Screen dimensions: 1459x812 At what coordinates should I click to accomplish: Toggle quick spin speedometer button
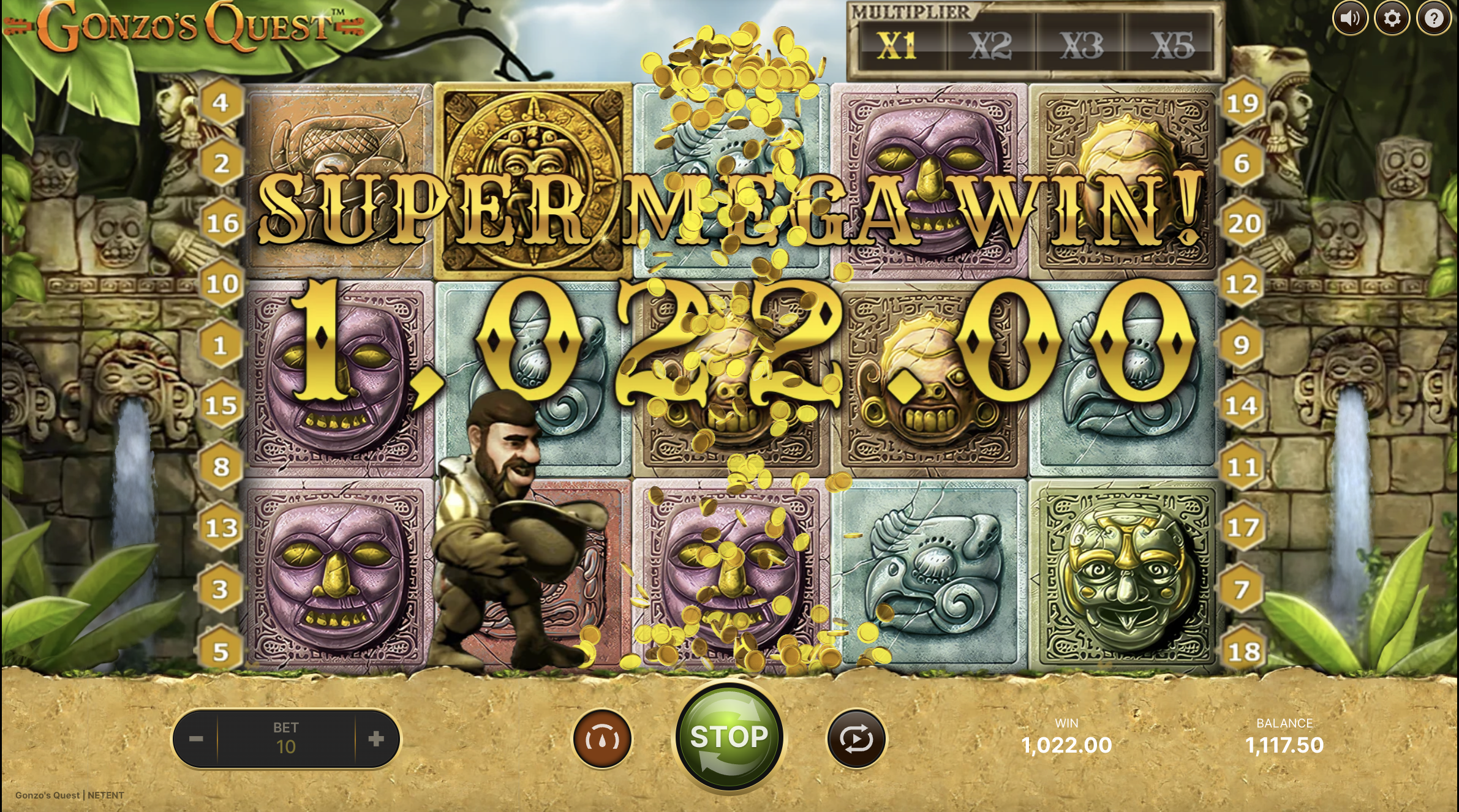[602, 739]
